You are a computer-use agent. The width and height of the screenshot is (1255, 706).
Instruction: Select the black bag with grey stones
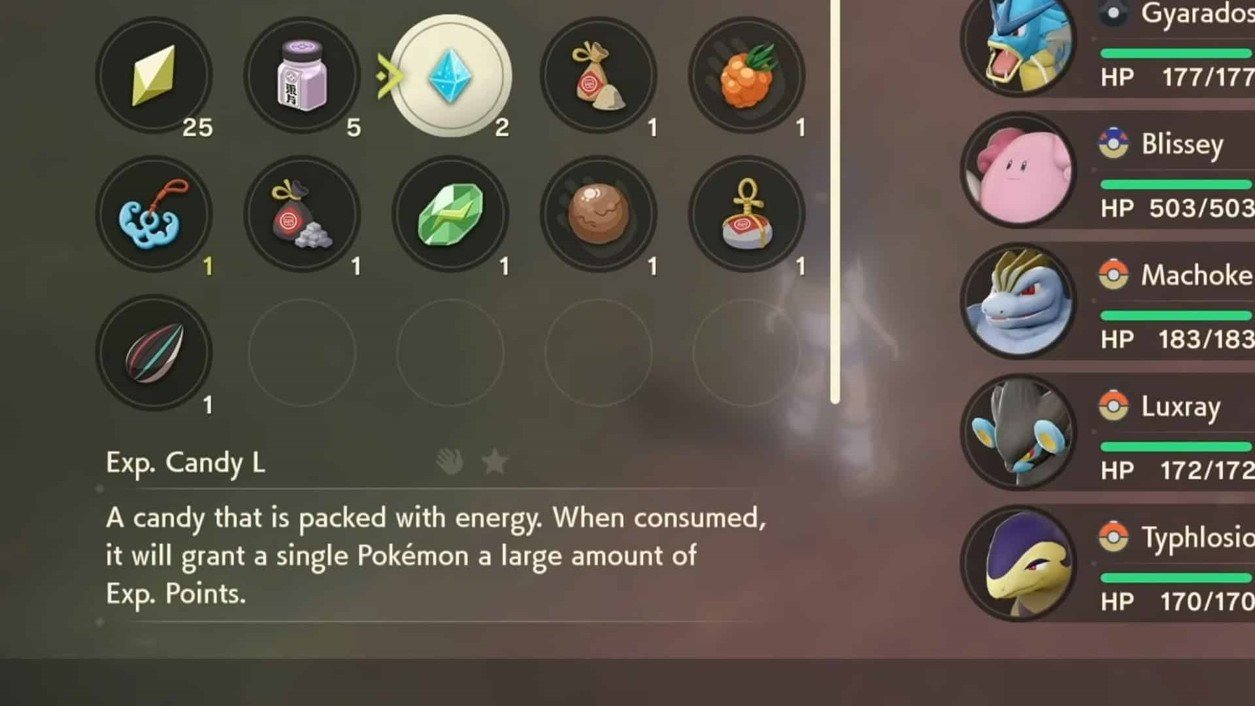click(301, 214)
